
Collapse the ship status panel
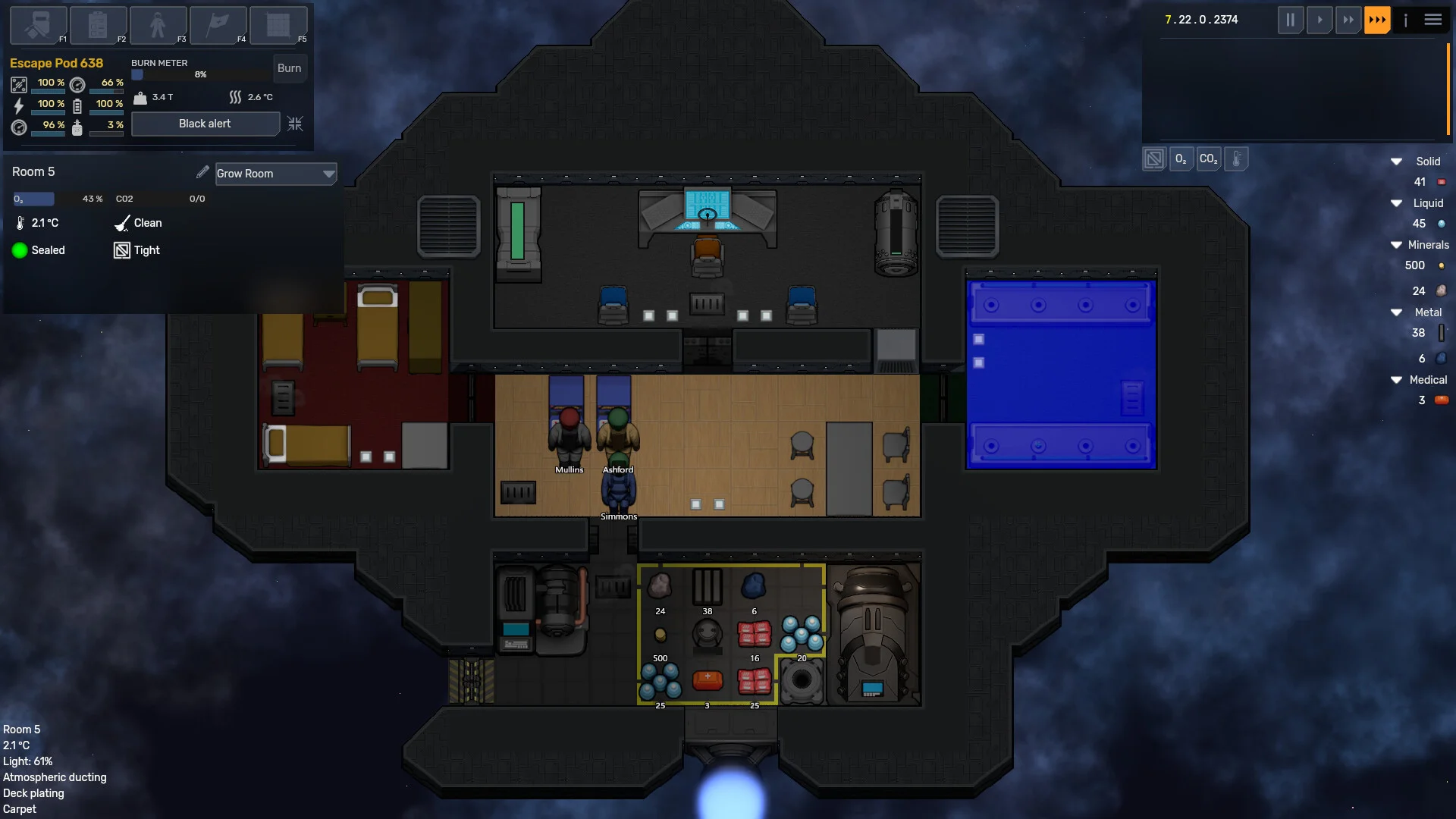point(295,124)
